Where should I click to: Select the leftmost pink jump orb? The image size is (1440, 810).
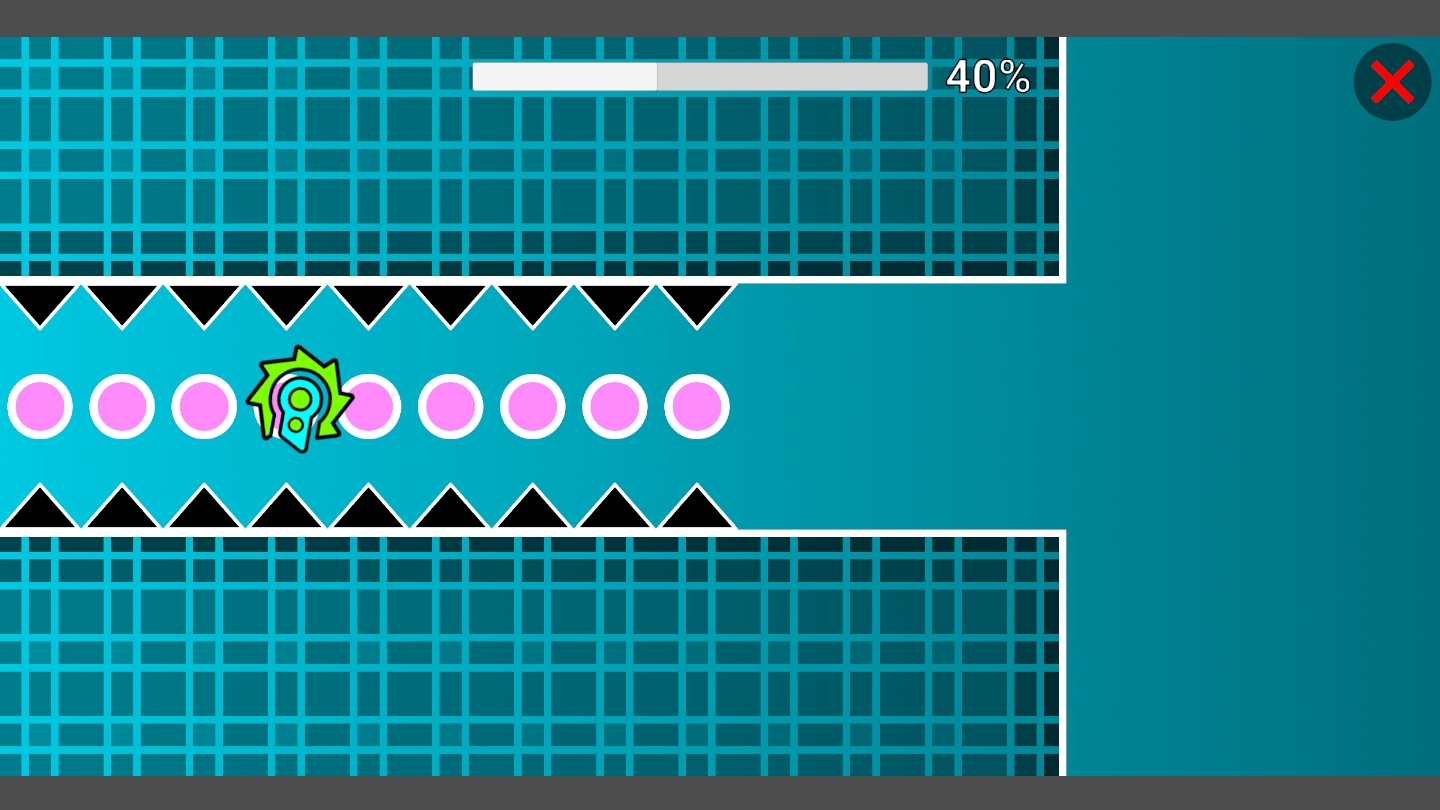pyautogui.click(x=40, y=406)
